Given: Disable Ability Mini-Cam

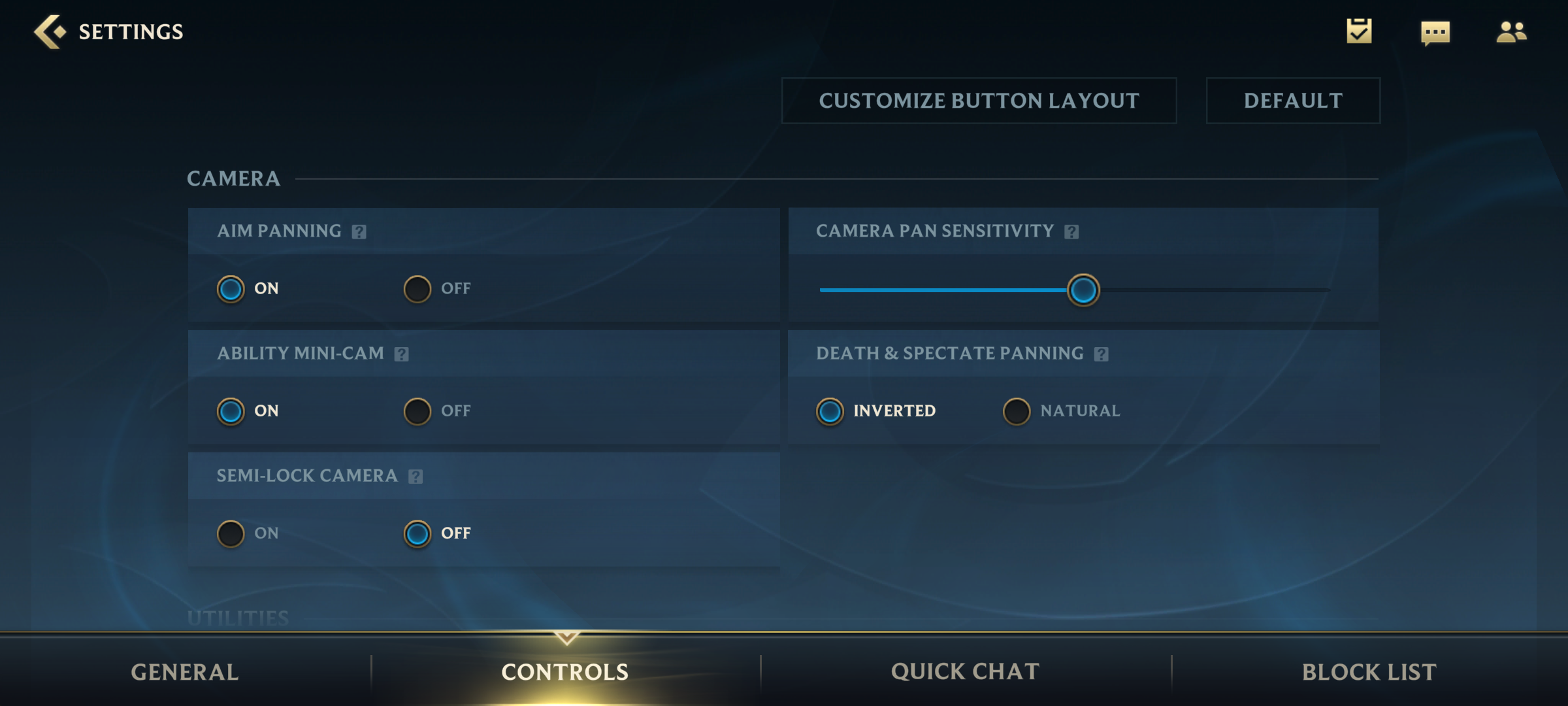Looking at the screenshot, I should coord(417,411).
